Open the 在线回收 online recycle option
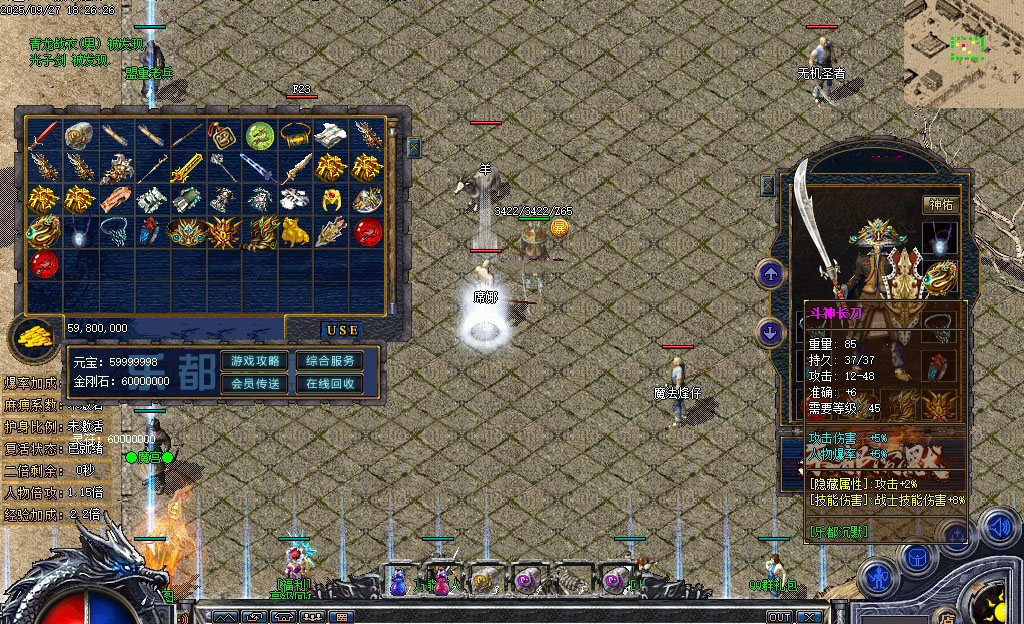Screen dimensions: 1024x624 (x=329, y=383)
